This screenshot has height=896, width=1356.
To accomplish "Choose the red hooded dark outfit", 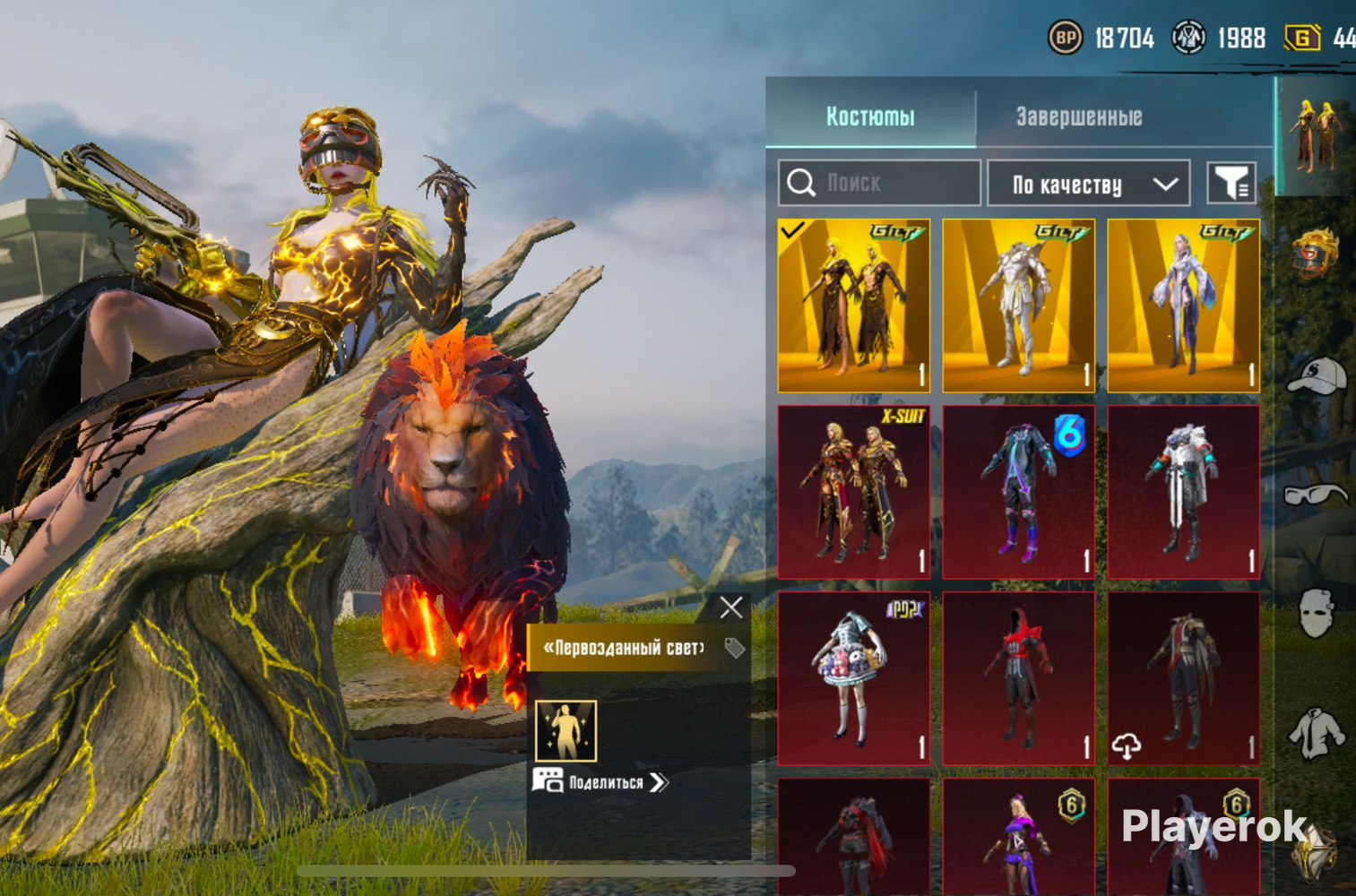I will pyautogui.click(x=1018, y=677).
